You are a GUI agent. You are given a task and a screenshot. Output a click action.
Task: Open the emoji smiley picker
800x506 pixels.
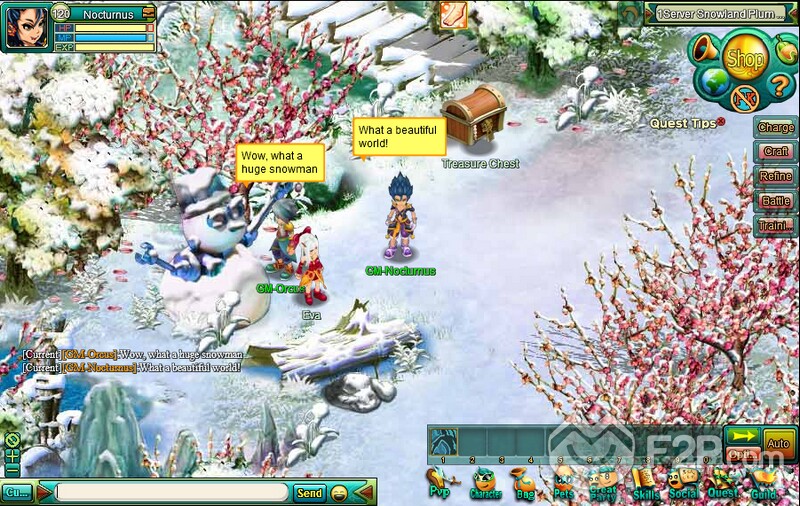(x=339, y=493)
